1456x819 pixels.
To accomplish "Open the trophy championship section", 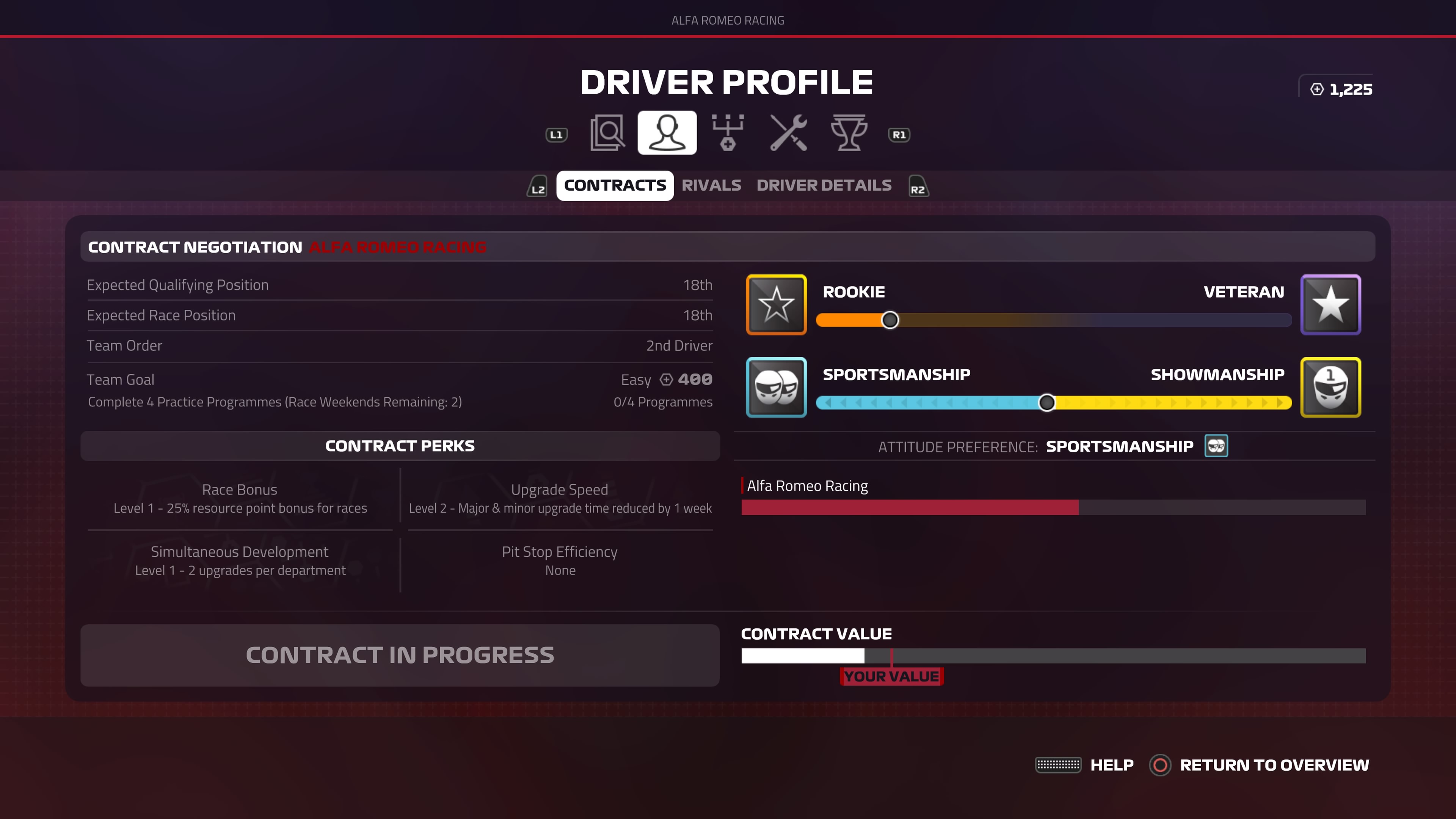I will pyautogui.click(x=849, y=133).
